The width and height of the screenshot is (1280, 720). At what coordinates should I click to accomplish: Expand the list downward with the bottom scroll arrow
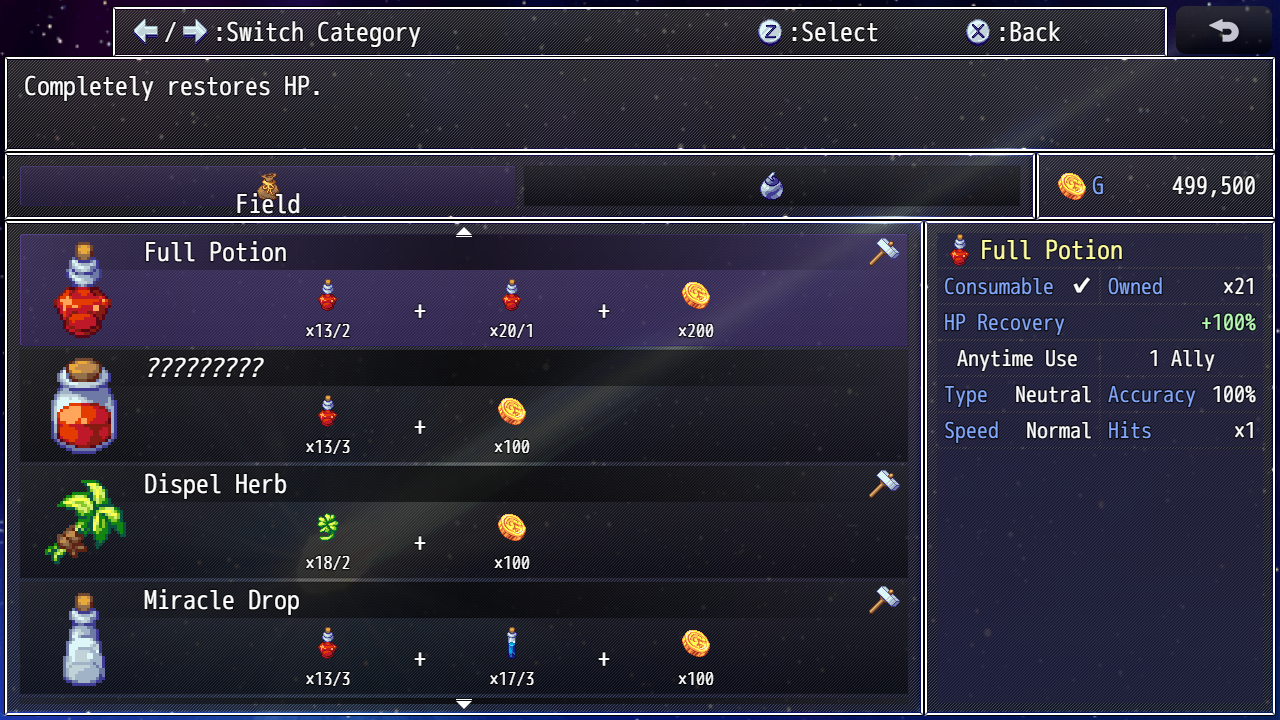464,705
